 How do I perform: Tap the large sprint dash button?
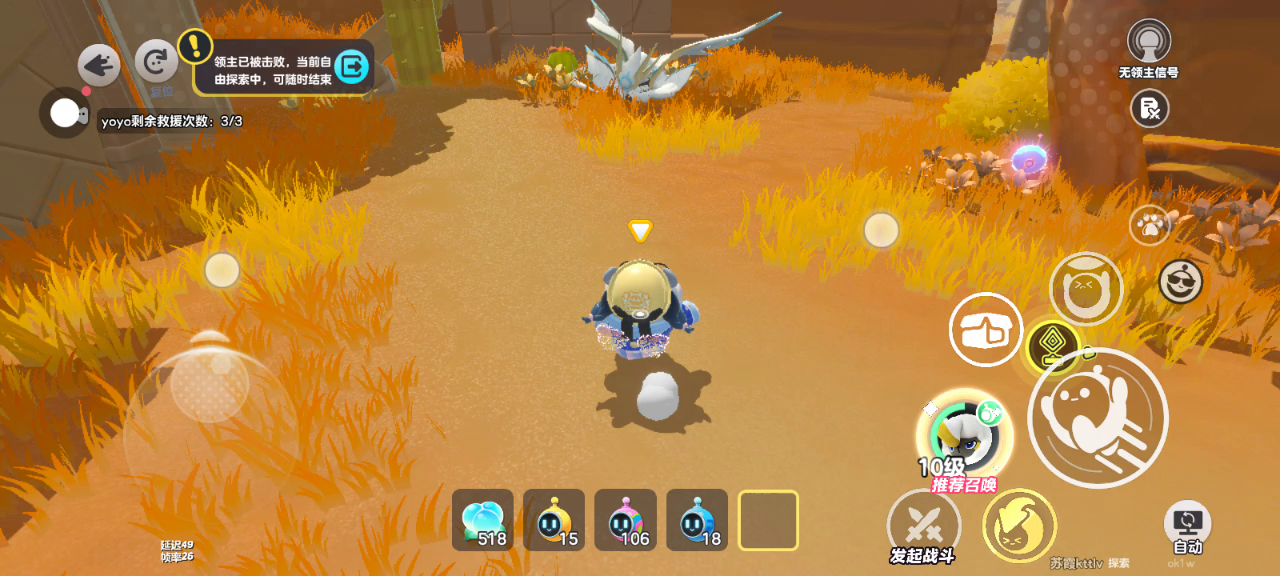pos(1097,418)
